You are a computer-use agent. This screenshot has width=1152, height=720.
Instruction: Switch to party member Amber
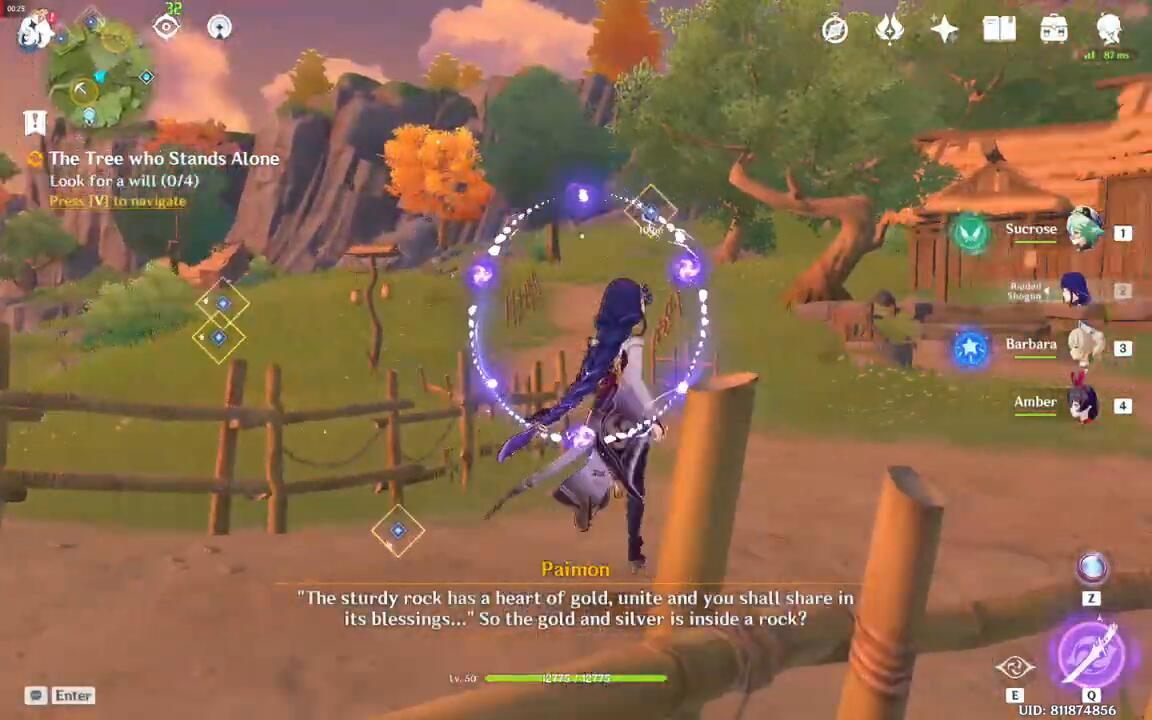(x=1083, y=404)
